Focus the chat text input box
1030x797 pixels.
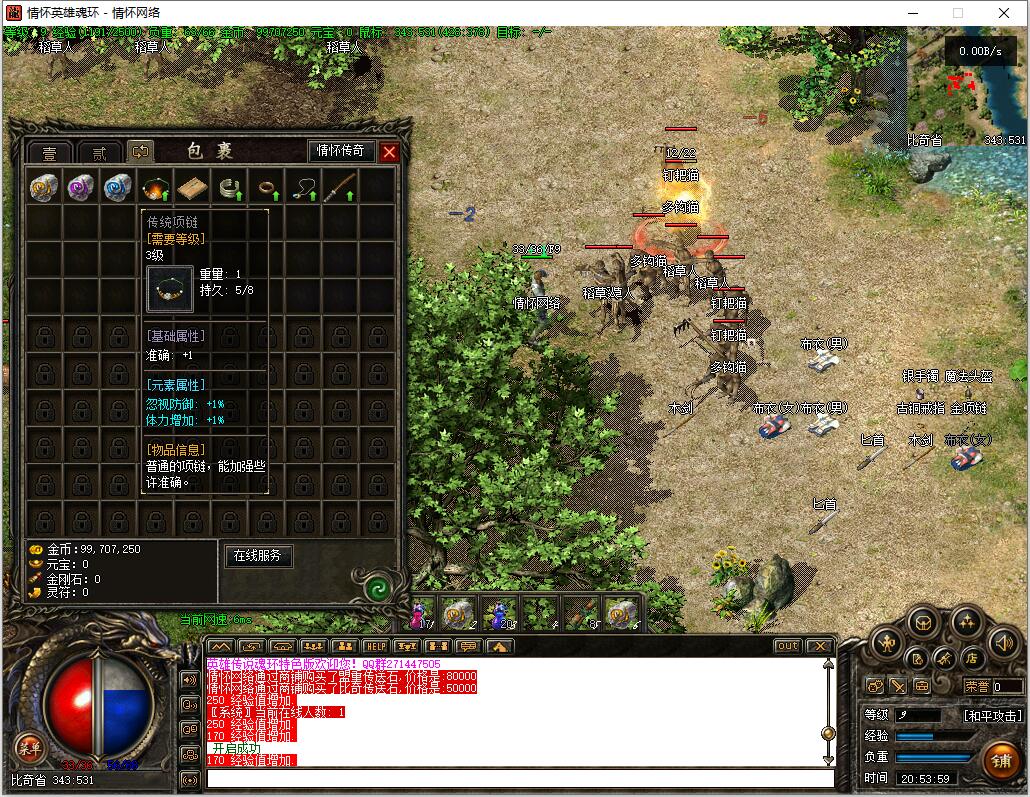[520, 778]
